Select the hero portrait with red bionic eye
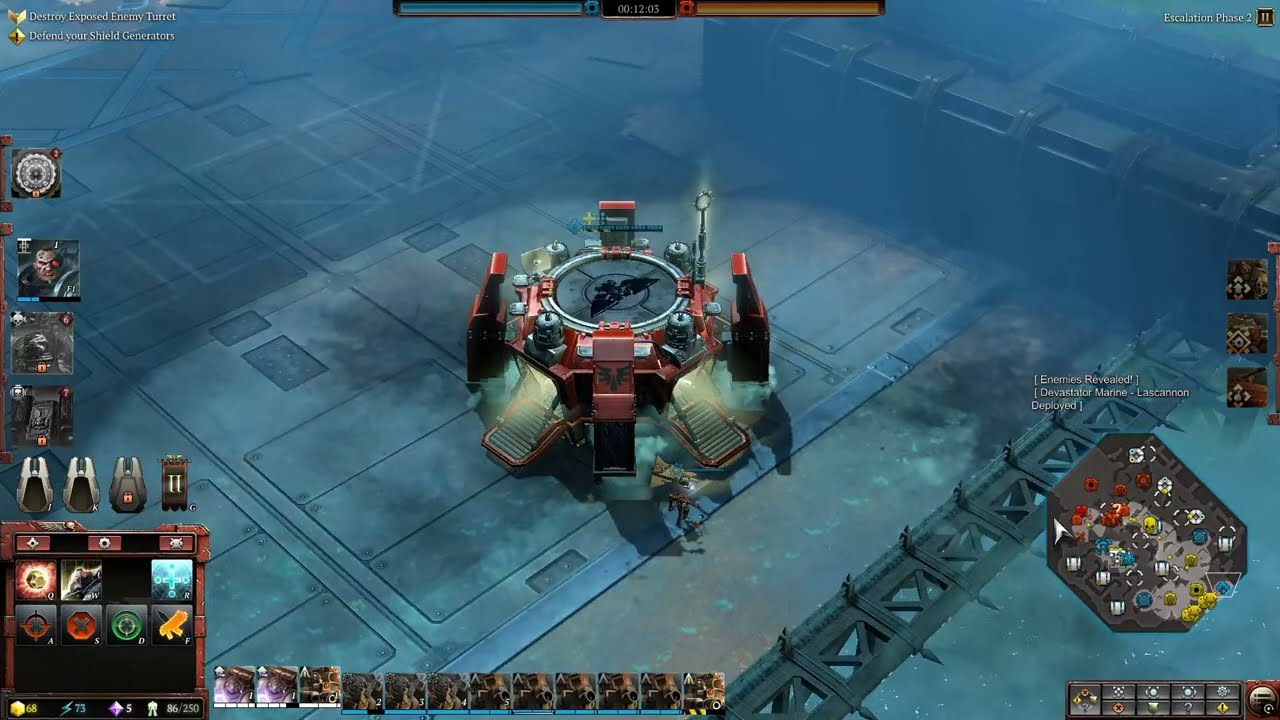Screen dimensions: 1280x720 47,268
